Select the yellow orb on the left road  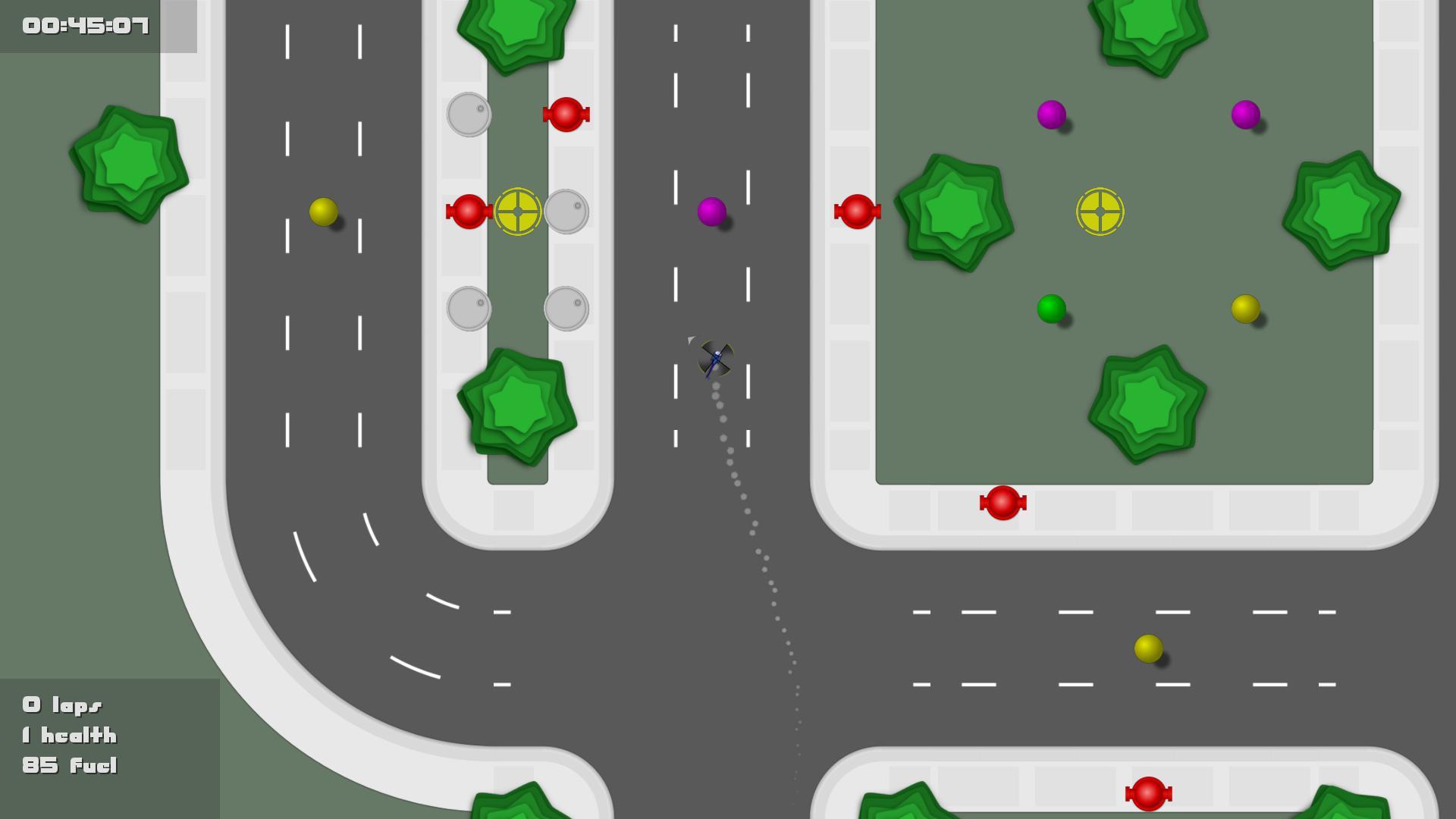coord(325,211)
